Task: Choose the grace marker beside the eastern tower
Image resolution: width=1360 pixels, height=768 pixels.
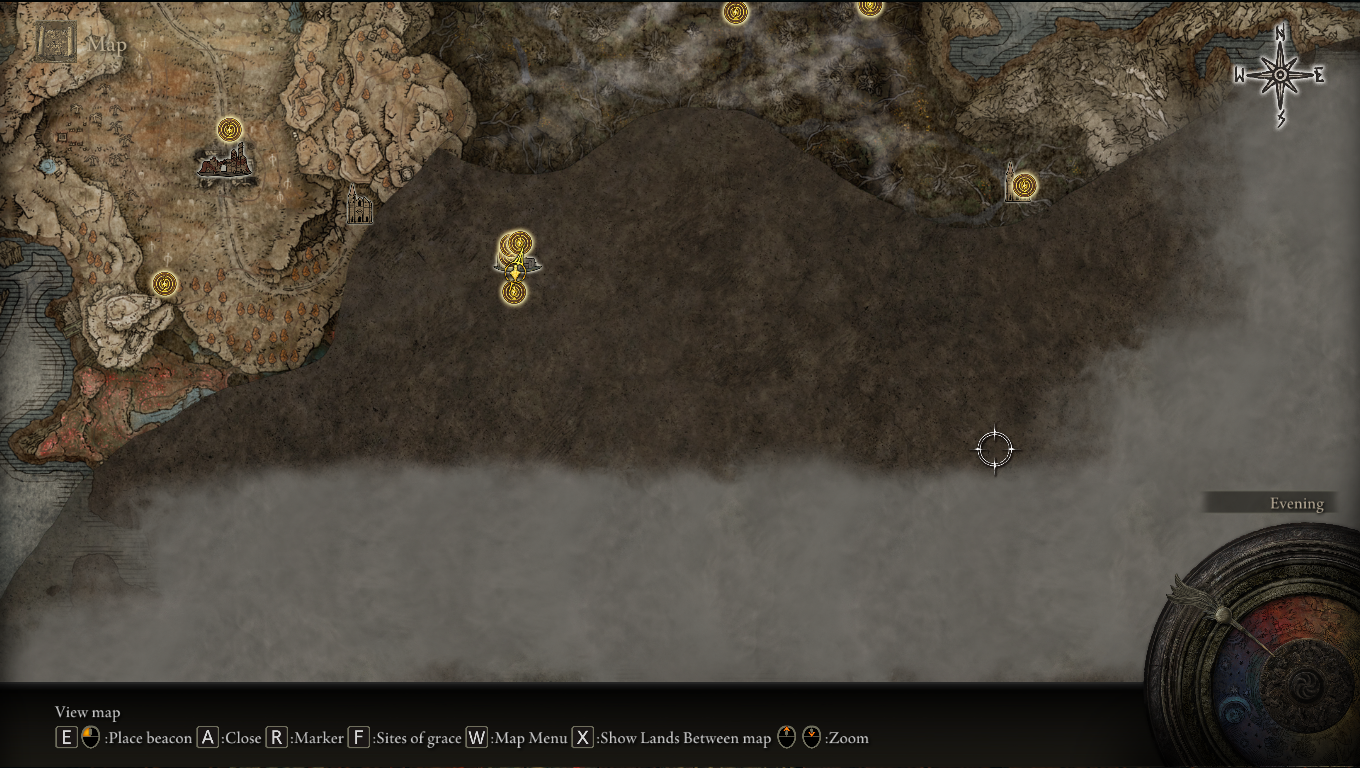Action: click(x=1024, y=185)
